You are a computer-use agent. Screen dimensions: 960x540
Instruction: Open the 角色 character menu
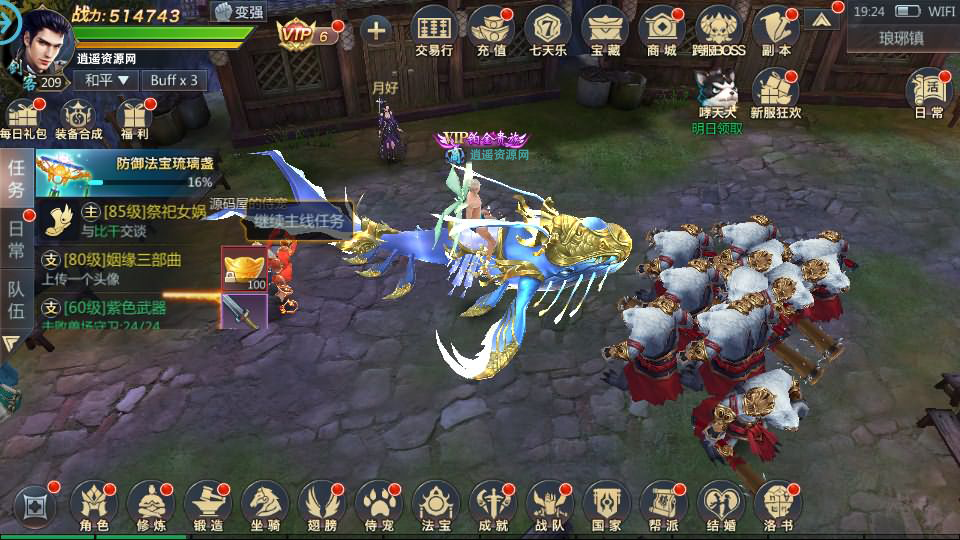click(94, 506)
